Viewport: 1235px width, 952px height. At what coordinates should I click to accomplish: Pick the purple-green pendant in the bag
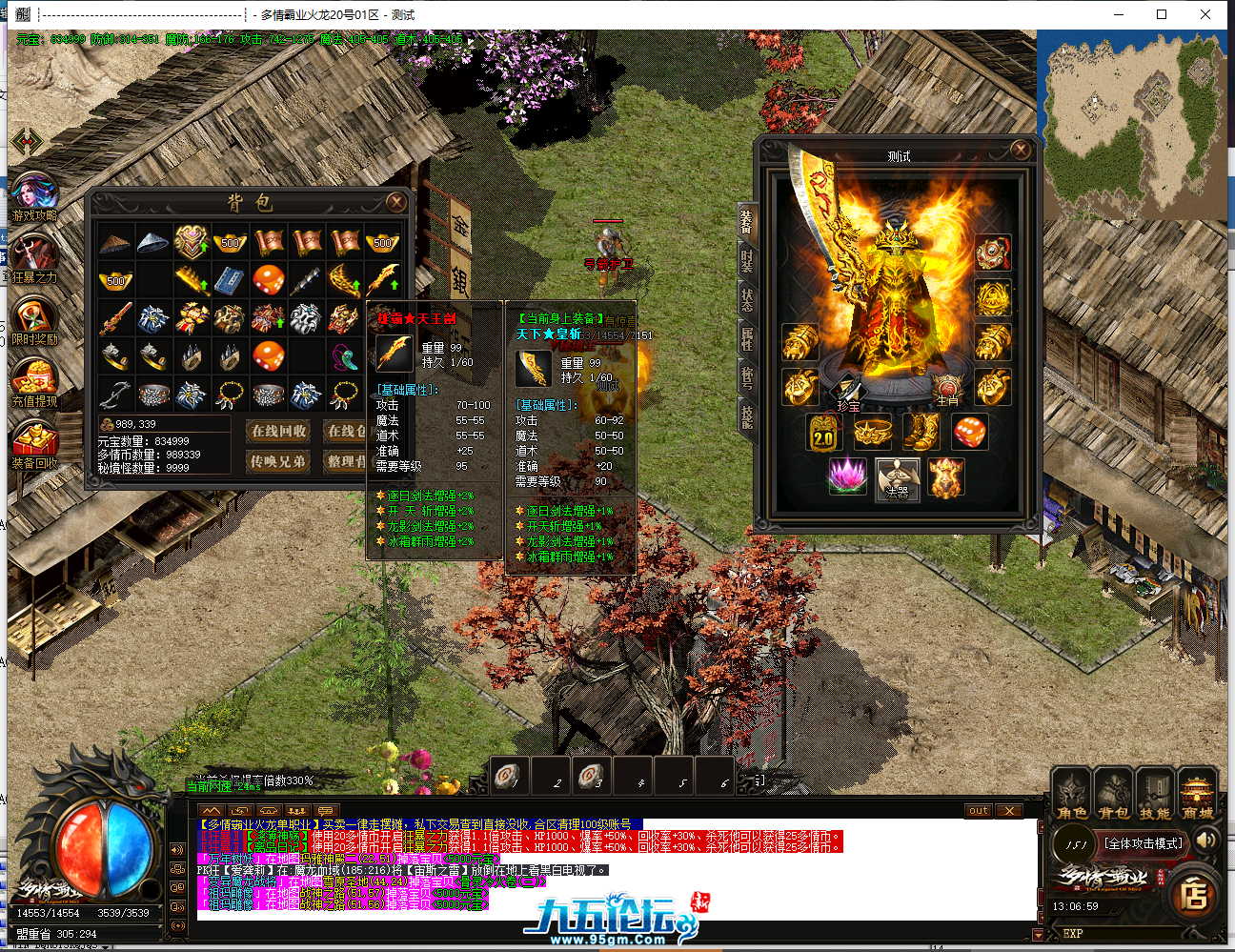[x=344, y=356]
